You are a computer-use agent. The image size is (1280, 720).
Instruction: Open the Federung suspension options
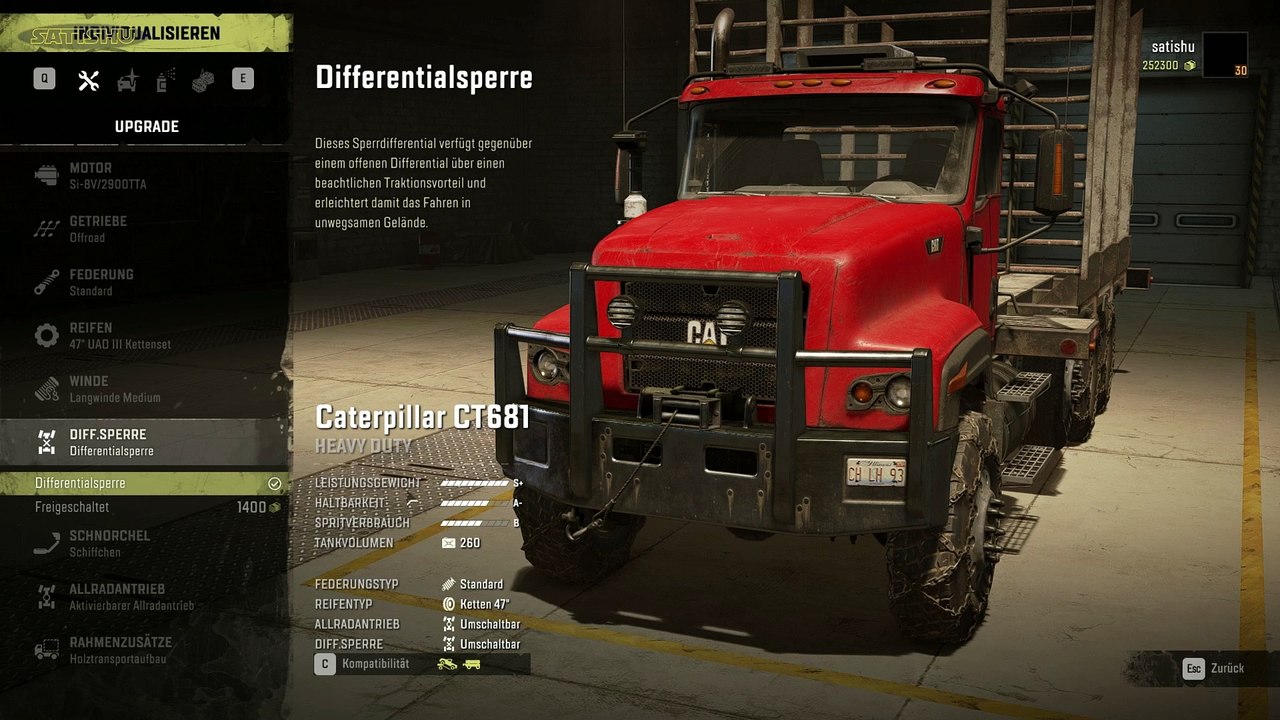pyautogui.click(x=145, y=282)
